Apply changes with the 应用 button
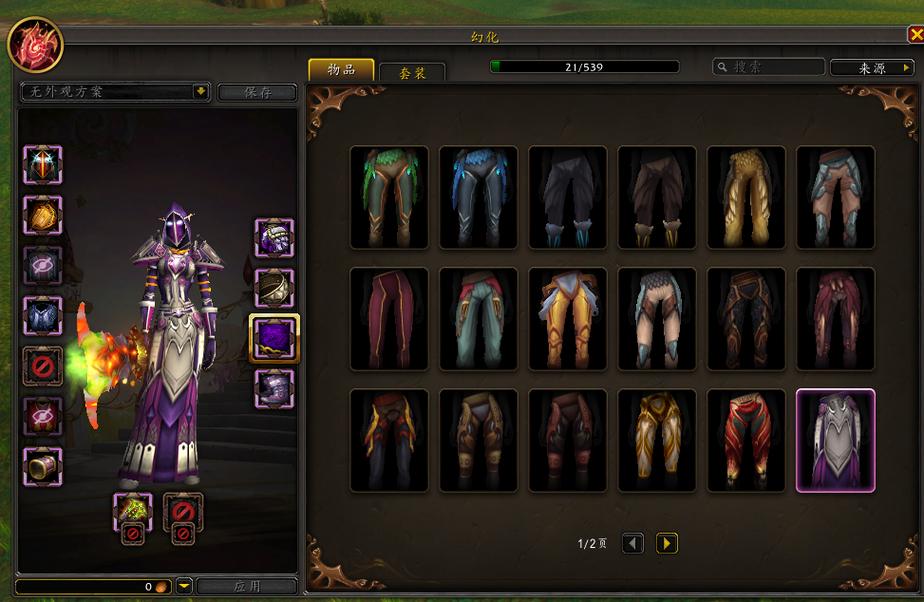Image resolution: width=924 pixels, height=602 pixels. tap(246, 586)
